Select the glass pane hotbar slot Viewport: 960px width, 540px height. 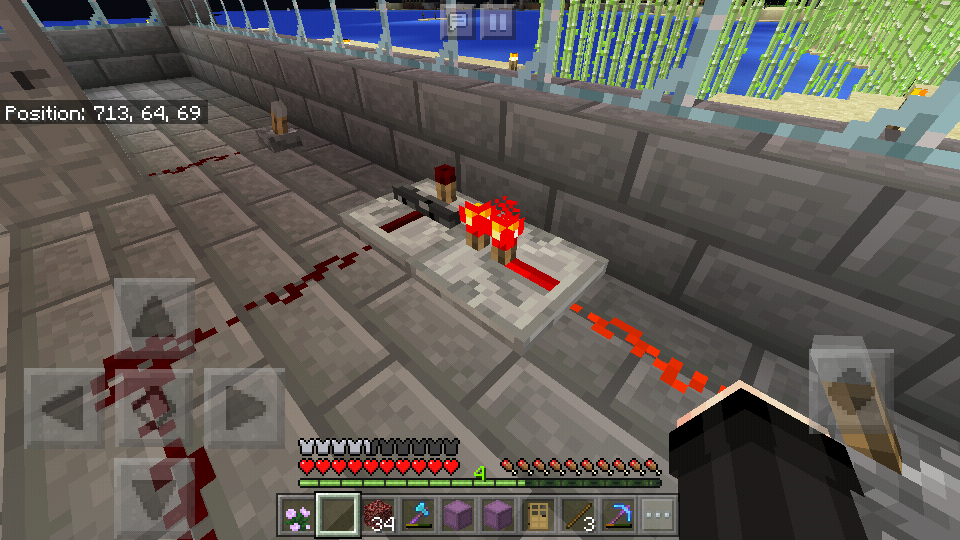(x=337, y=514)
